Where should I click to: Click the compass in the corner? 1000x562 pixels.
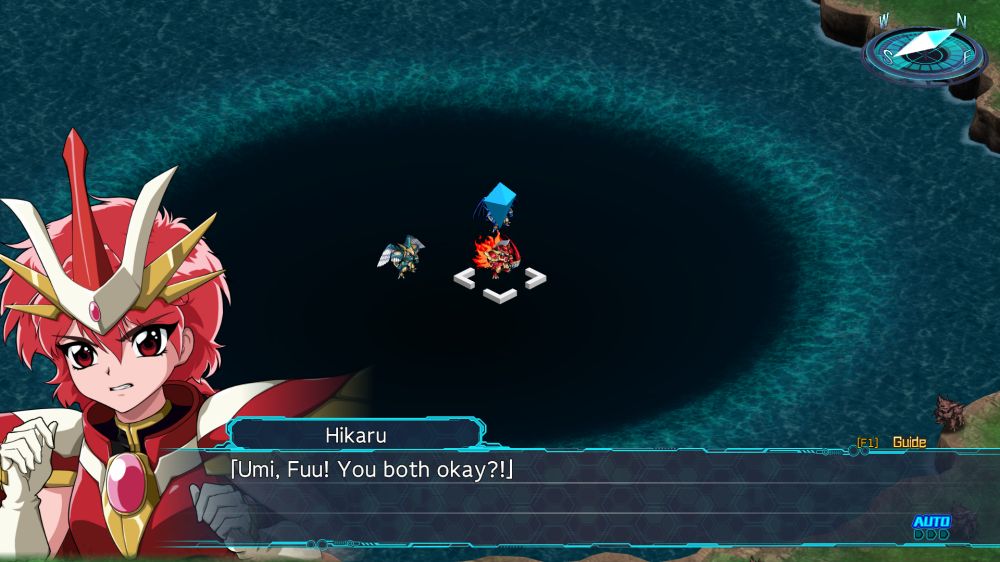[923, 50]
